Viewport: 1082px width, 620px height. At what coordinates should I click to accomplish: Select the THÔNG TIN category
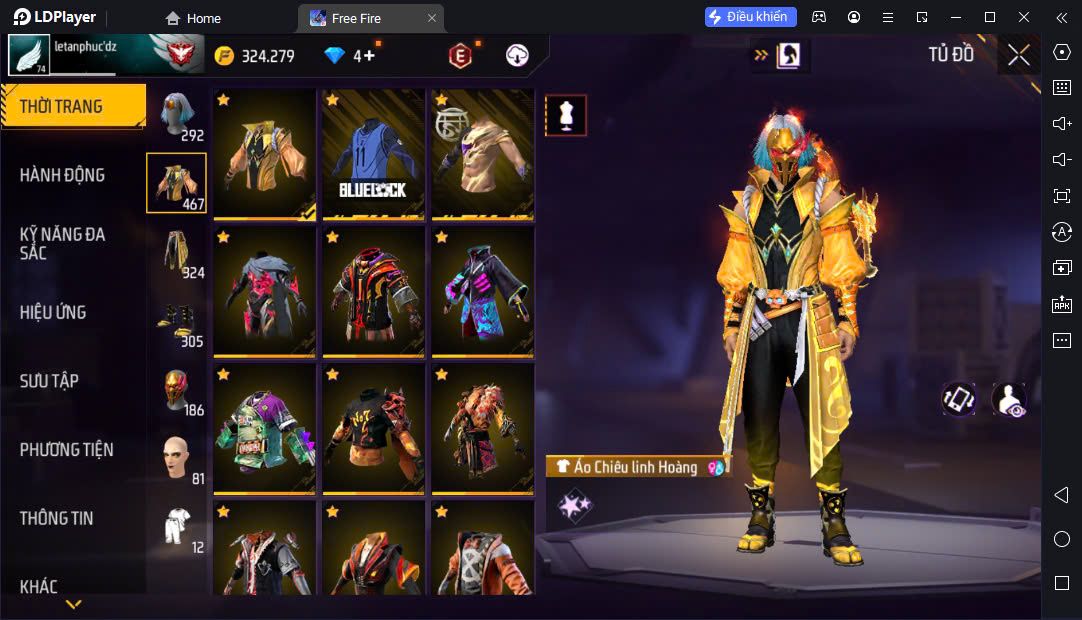click(56, 518)
